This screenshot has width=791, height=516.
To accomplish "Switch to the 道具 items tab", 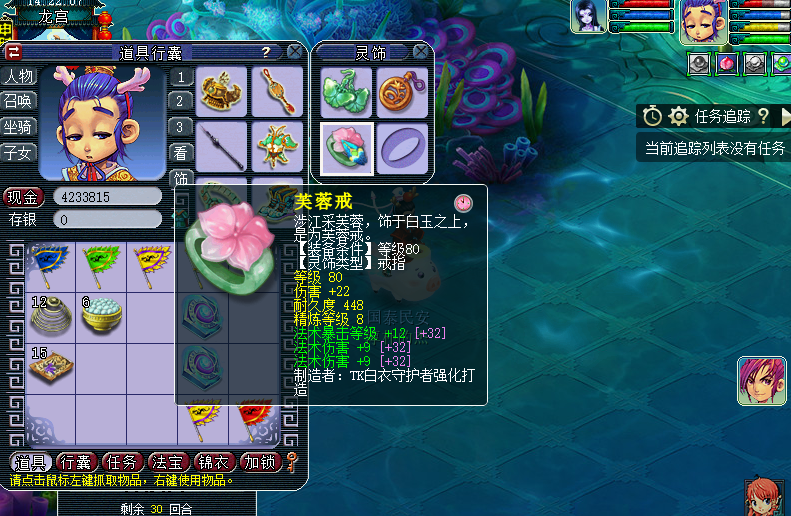I will point(31,462).
